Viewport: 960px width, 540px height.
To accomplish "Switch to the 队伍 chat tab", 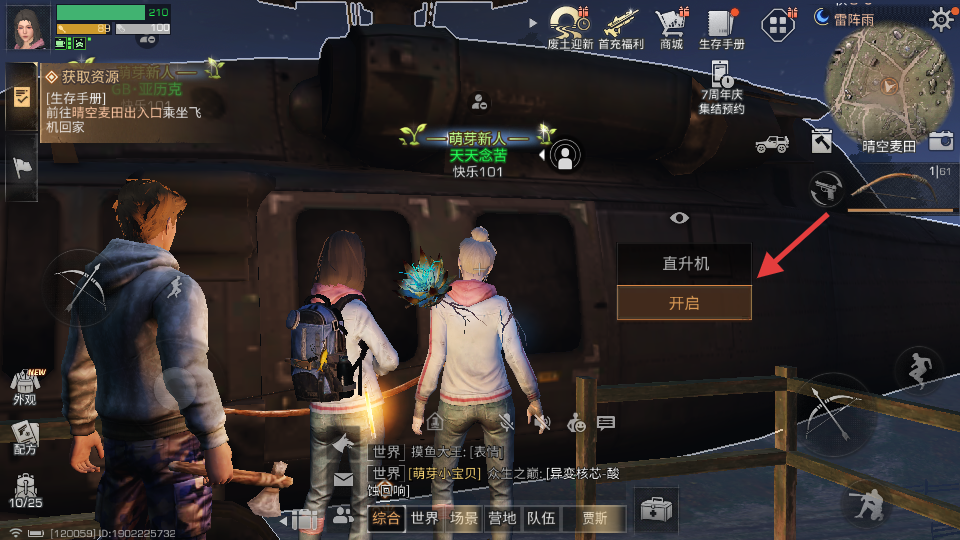I will [x=541, y=518].
